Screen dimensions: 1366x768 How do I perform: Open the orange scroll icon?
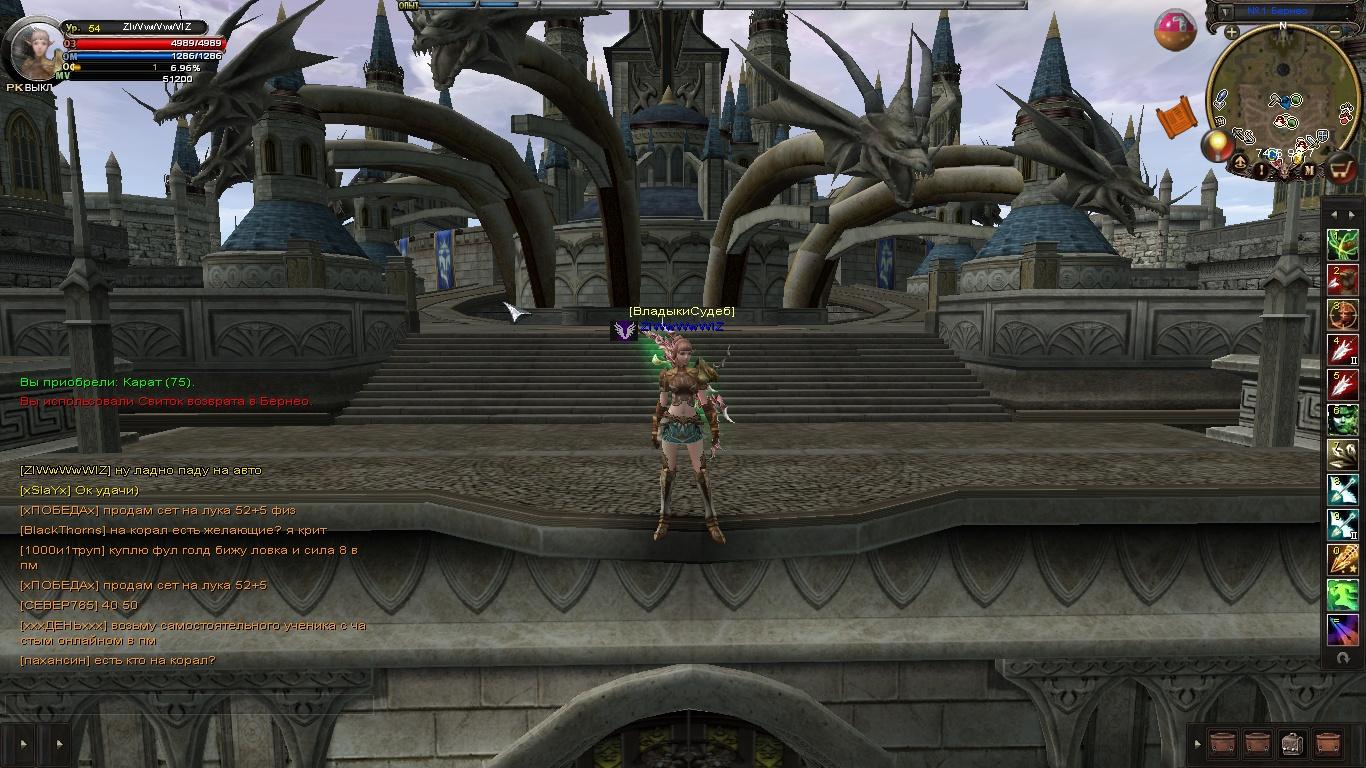(1177, 117)
